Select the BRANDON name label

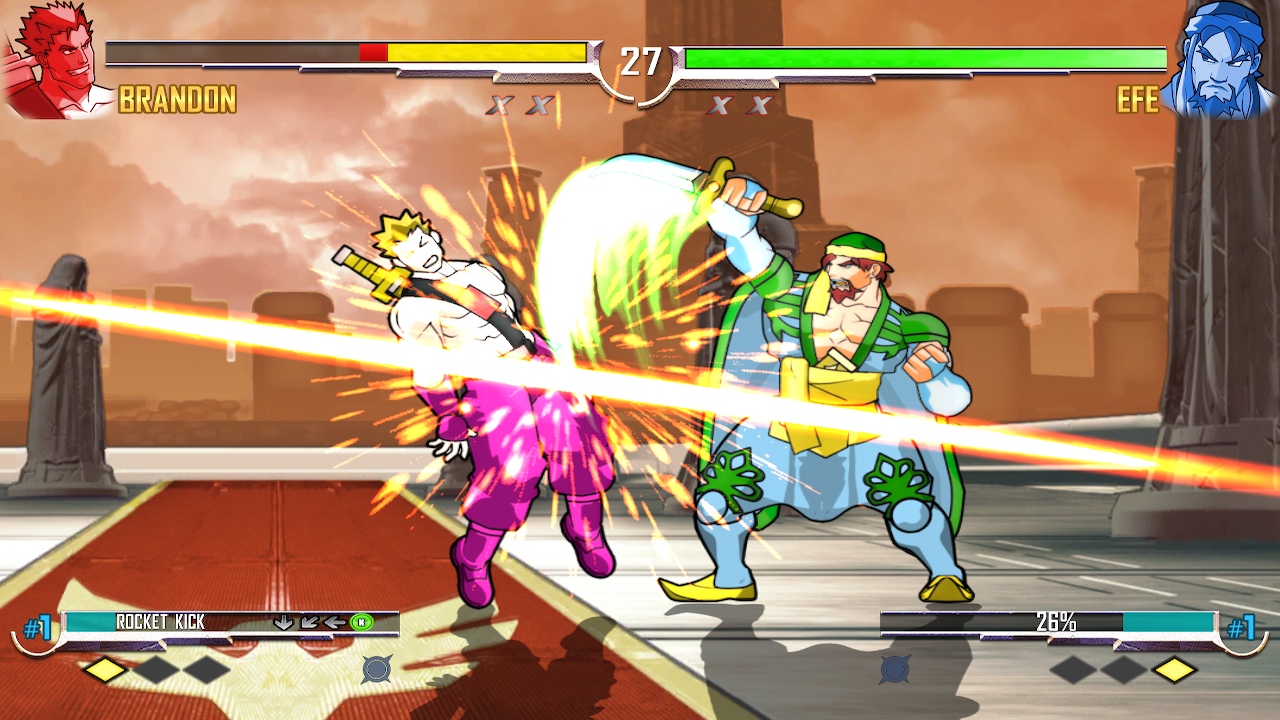point(176,100)
